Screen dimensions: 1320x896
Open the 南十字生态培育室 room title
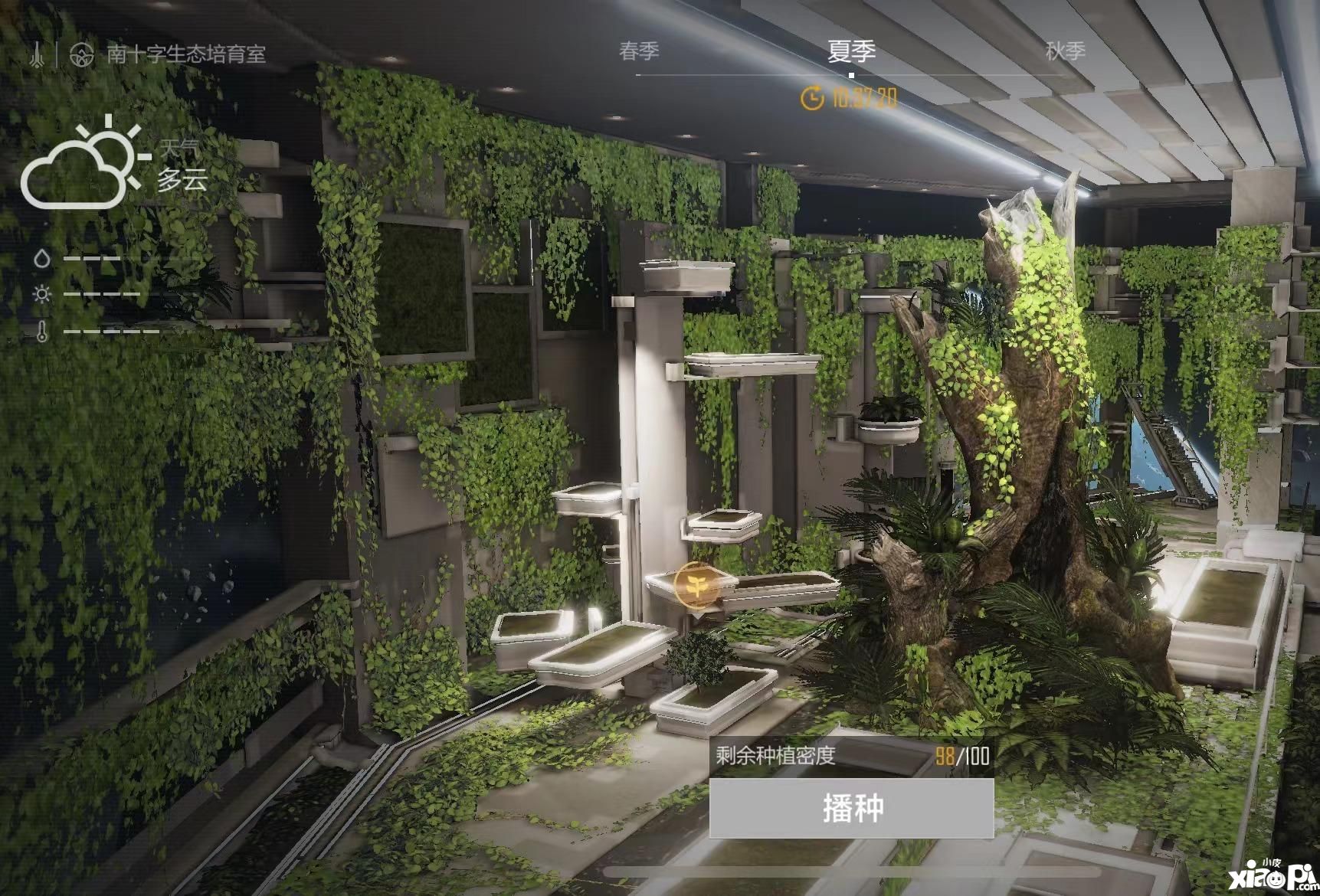[185, 54]
